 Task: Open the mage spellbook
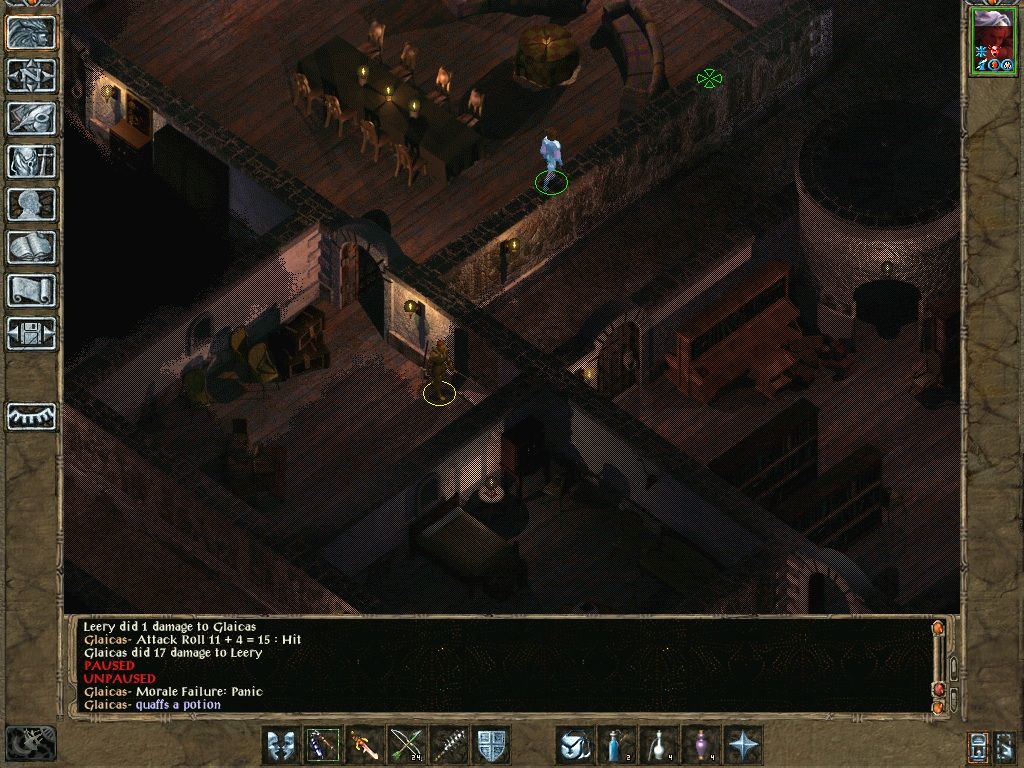click(x=32, y=247)
